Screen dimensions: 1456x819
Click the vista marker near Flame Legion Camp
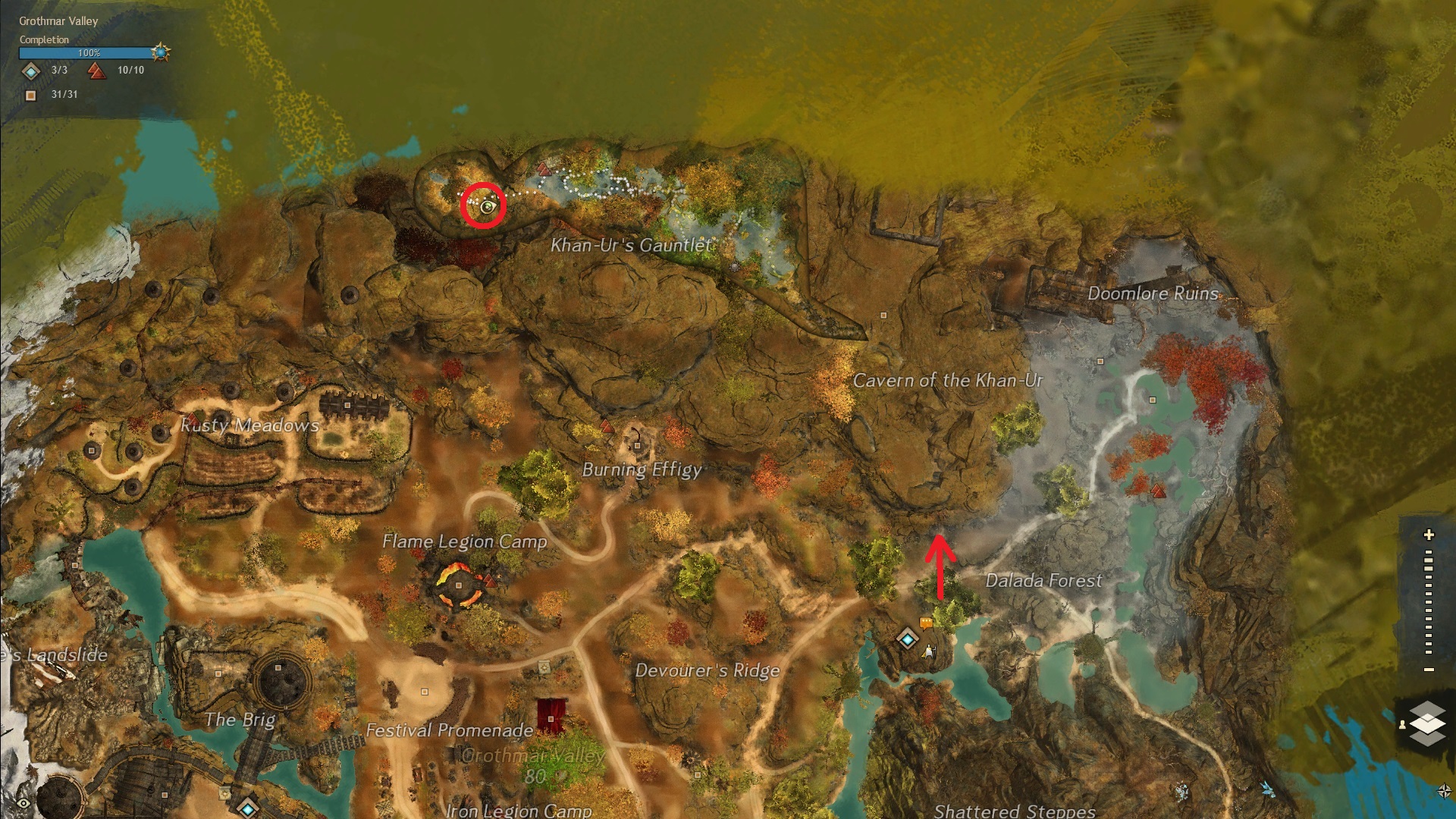[490, 582]
